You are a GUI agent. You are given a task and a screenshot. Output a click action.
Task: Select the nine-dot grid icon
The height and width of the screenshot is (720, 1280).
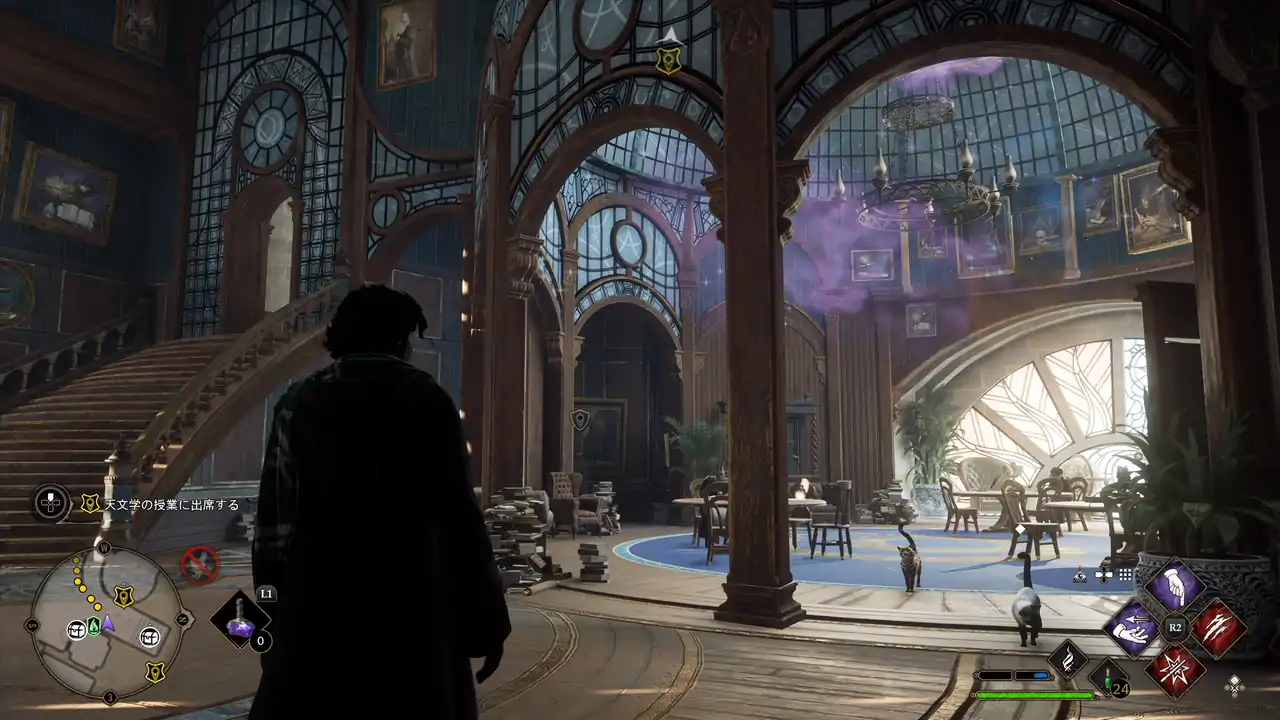pyautogui.click(x=1125, y=575)
